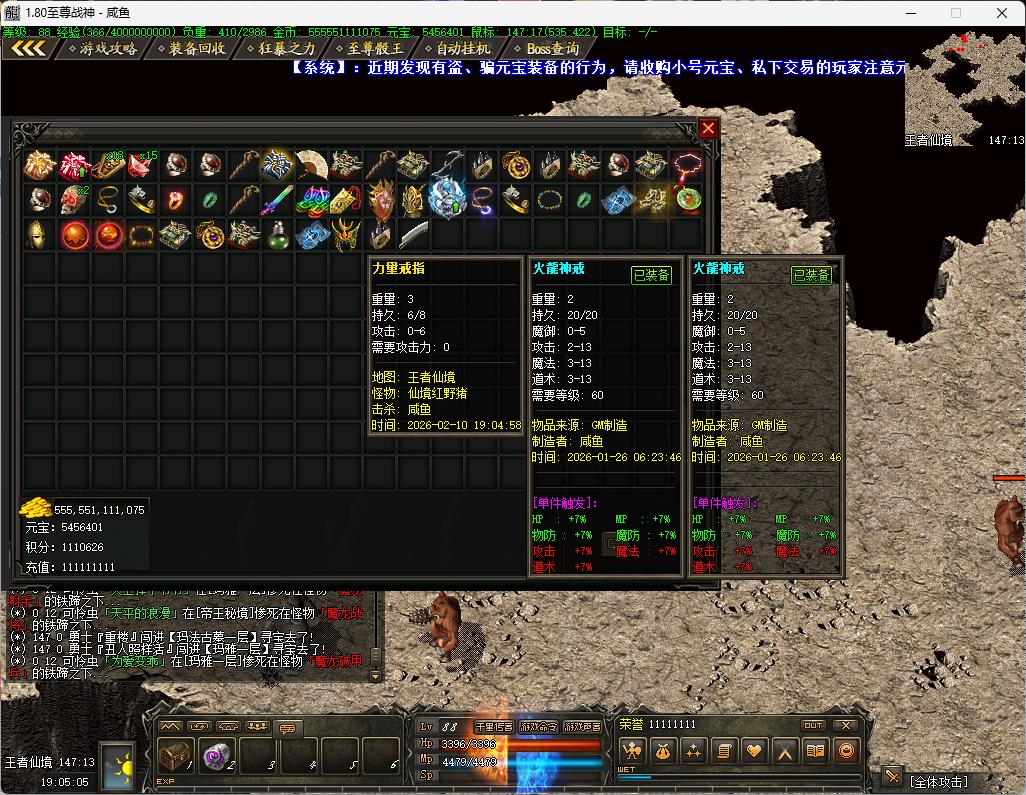Use the treasure chest in hotbar slot 1

tap(176, 756)
